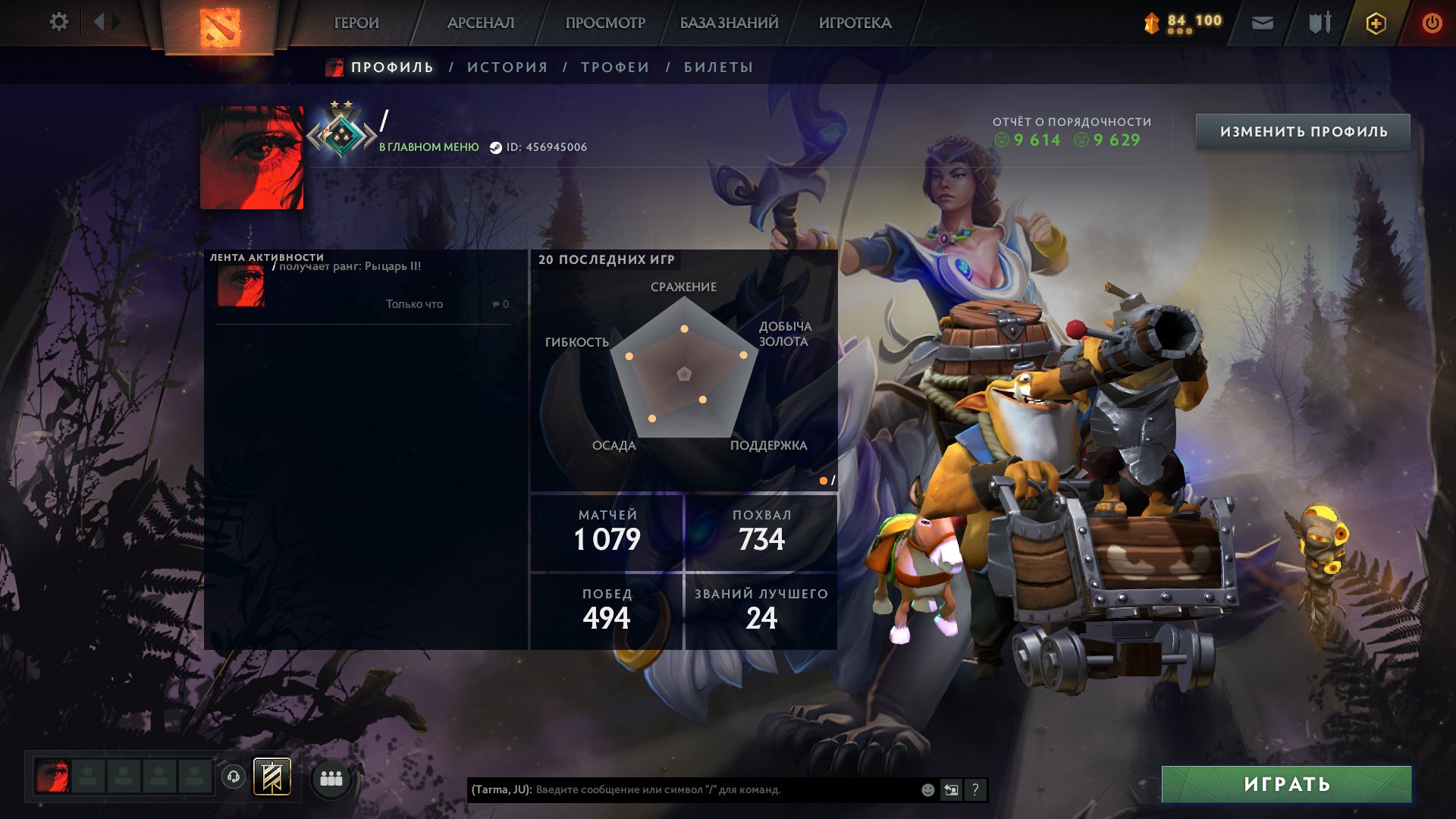Open the БАЗА ЗНАНИЙ menu

729,23
